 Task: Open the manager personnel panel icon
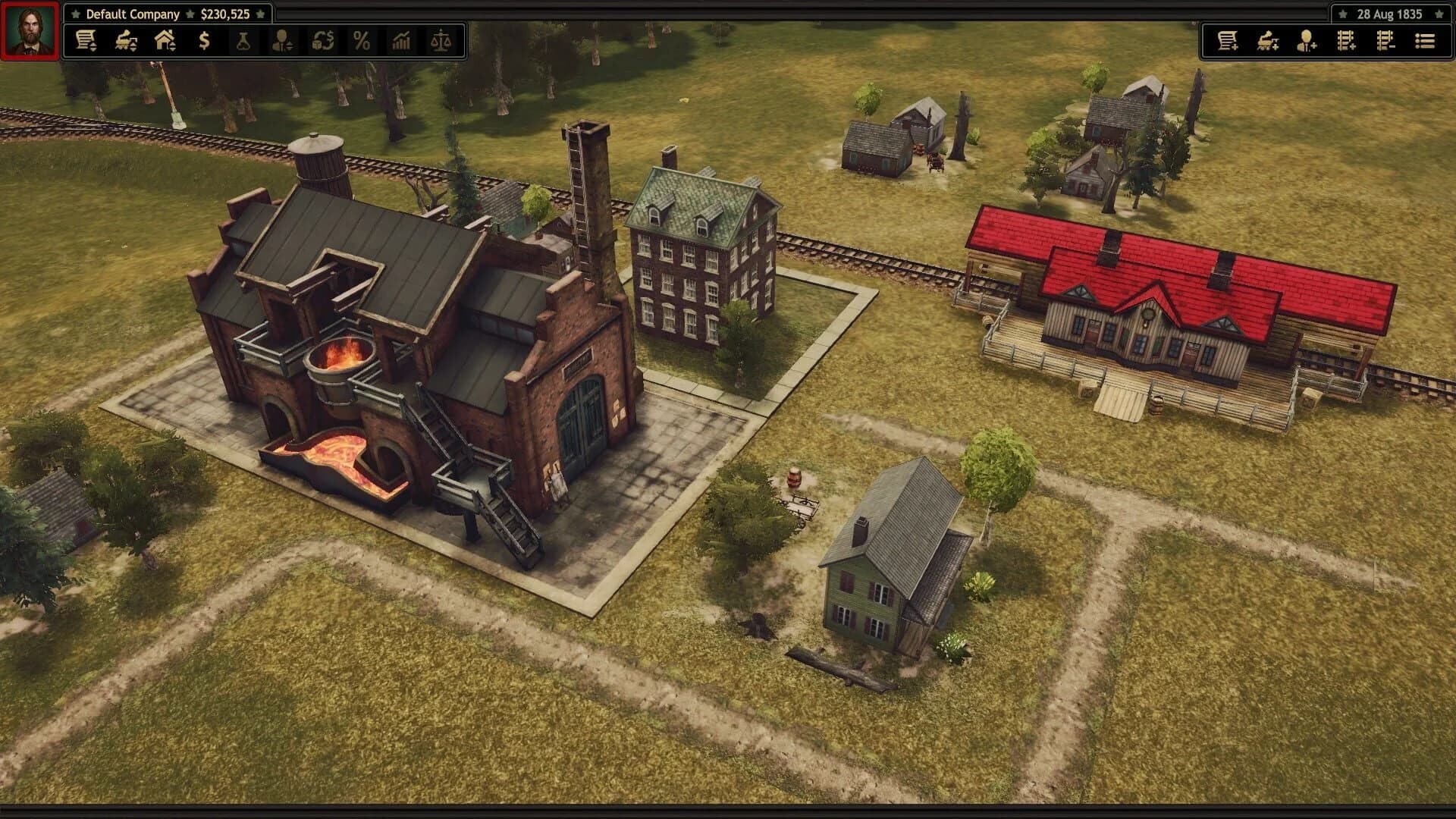(281, 42)
